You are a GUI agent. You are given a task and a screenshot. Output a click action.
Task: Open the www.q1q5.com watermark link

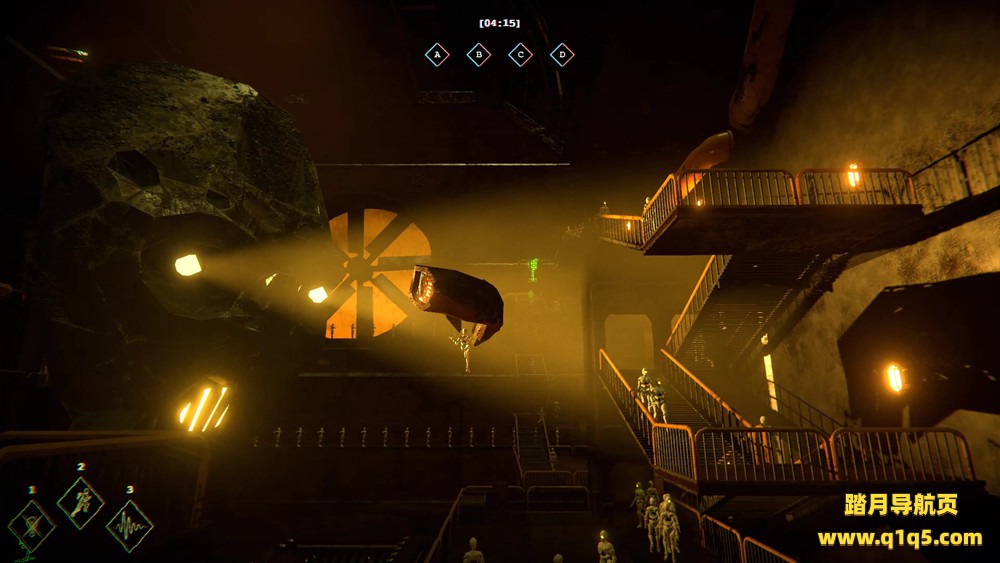(900, 538)
